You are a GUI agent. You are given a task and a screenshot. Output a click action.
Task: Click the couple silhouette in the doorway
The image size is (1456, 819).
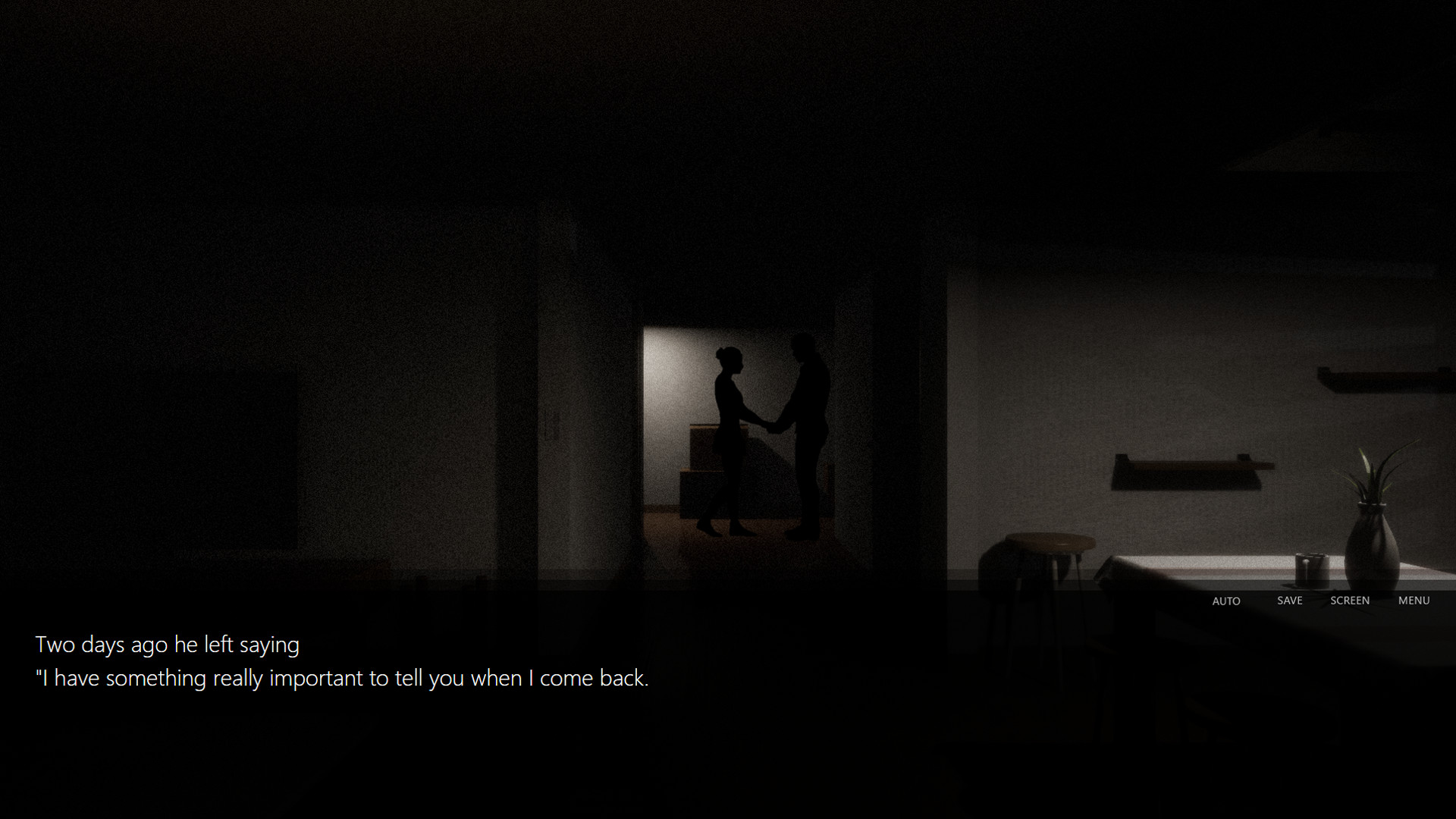766,432
